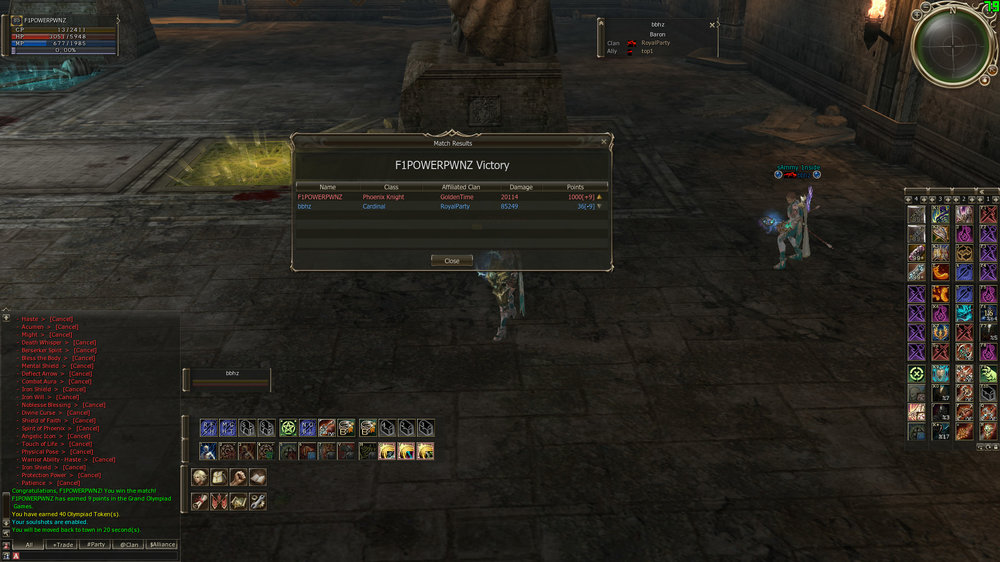Viewport: 1000px width, 562px height.
Task: Open the #Party chat tab
Action: tap(95, 544)
